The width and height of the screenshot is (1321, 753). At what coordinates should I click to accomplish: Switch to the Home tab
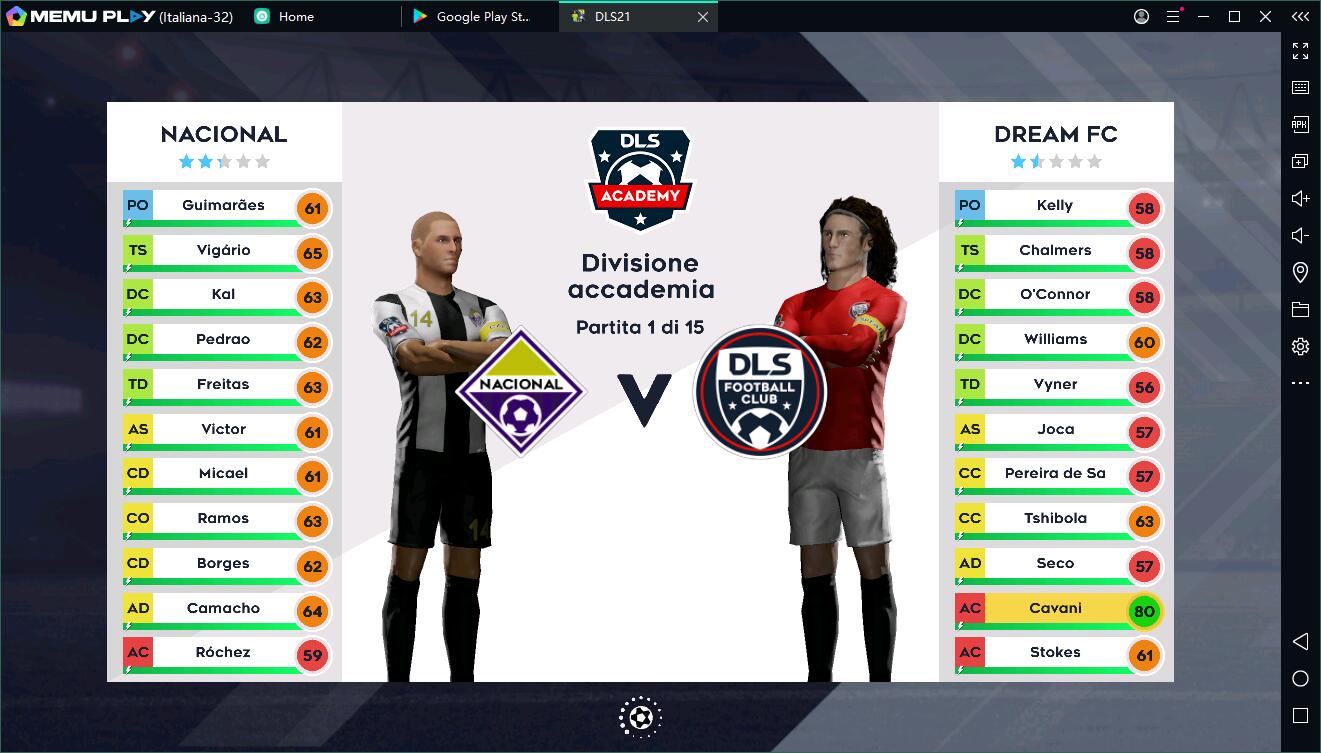coord(283,16)
